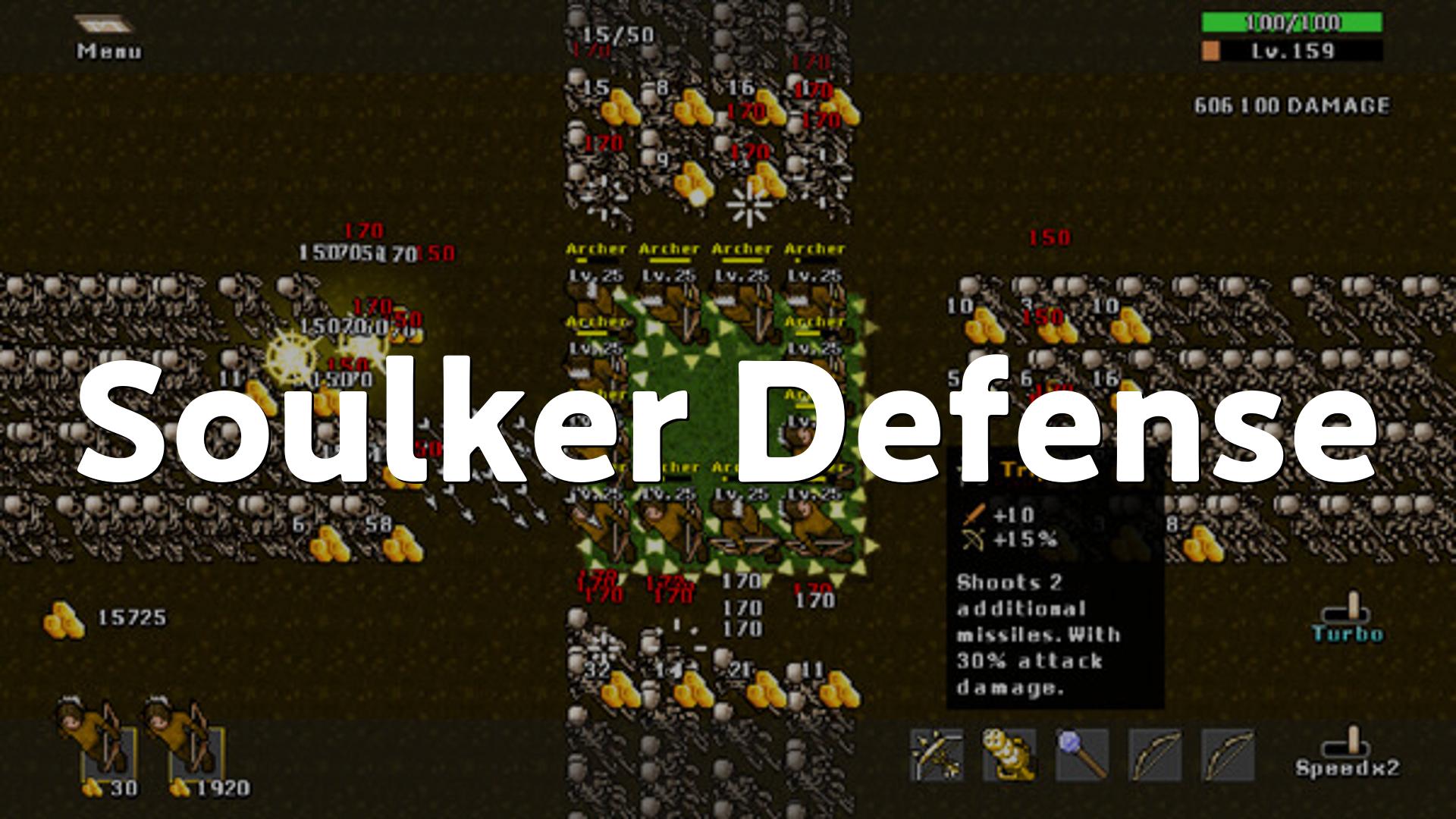Select the blue orb staff slot
This screenshot has width=1456, height=819.
pyautogui.click(x=1083, y=754)
